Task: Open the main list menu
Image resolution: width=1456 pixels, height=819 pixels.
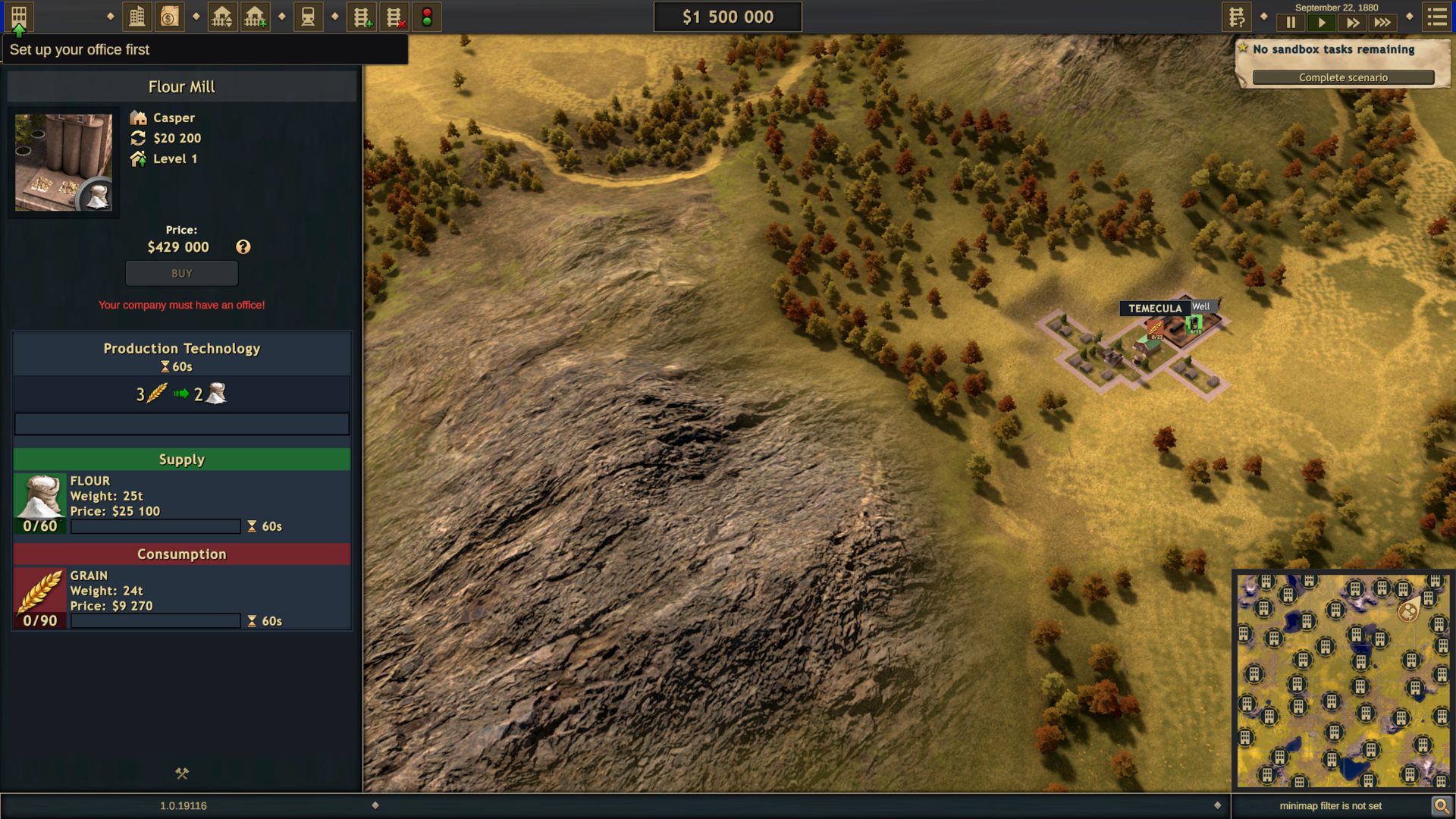Action: tap(1437, 17)
